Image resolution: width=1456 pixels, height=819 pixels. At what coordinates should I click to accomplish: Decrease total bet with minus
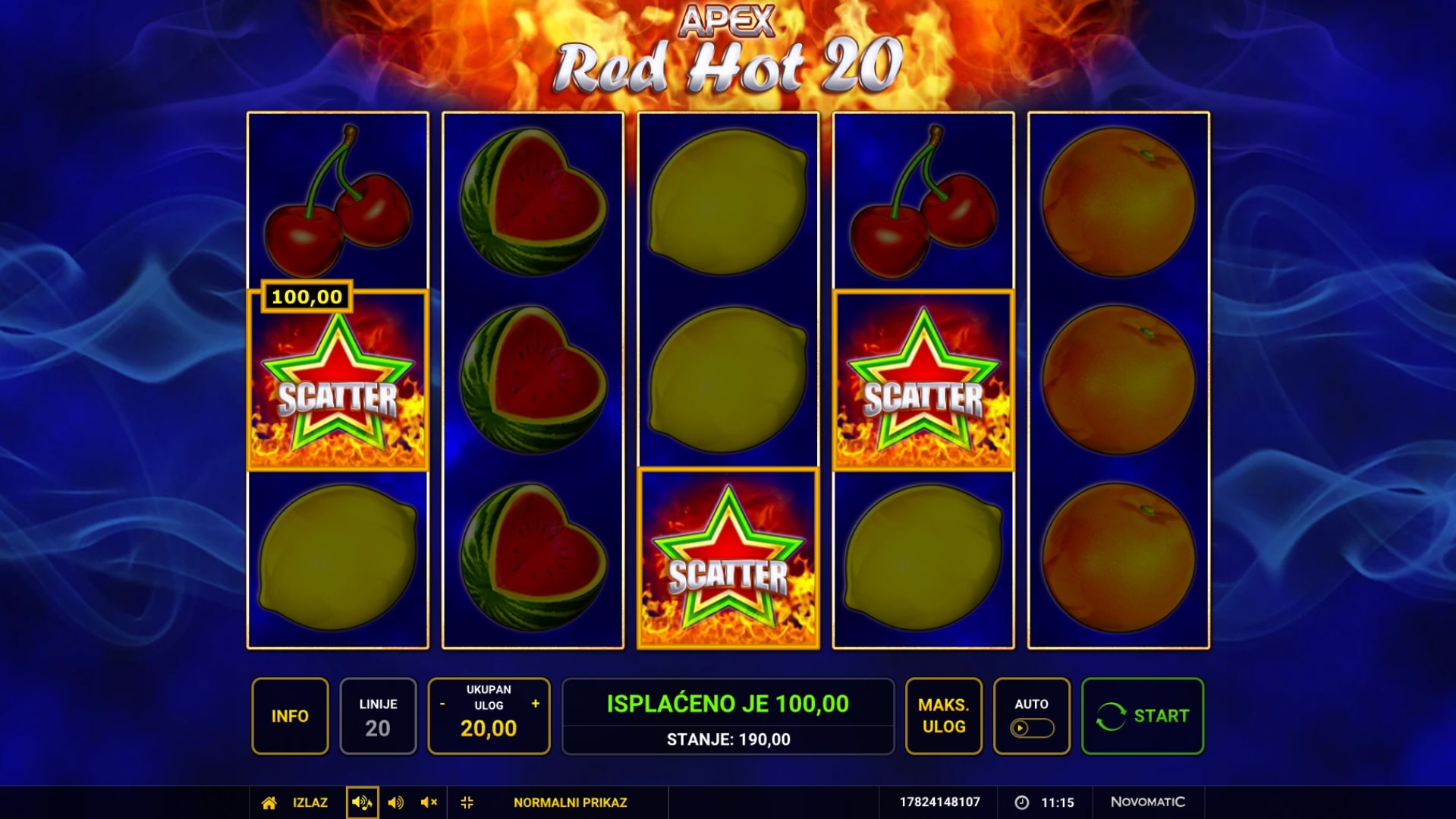pos(442,704)
